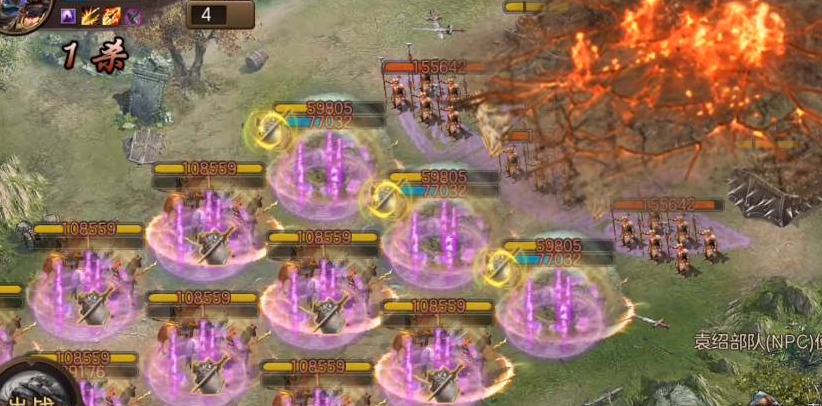Screen dimensions: 822x406
Task: Choose the crossed swords skill icon
Action: pos(132,16)
